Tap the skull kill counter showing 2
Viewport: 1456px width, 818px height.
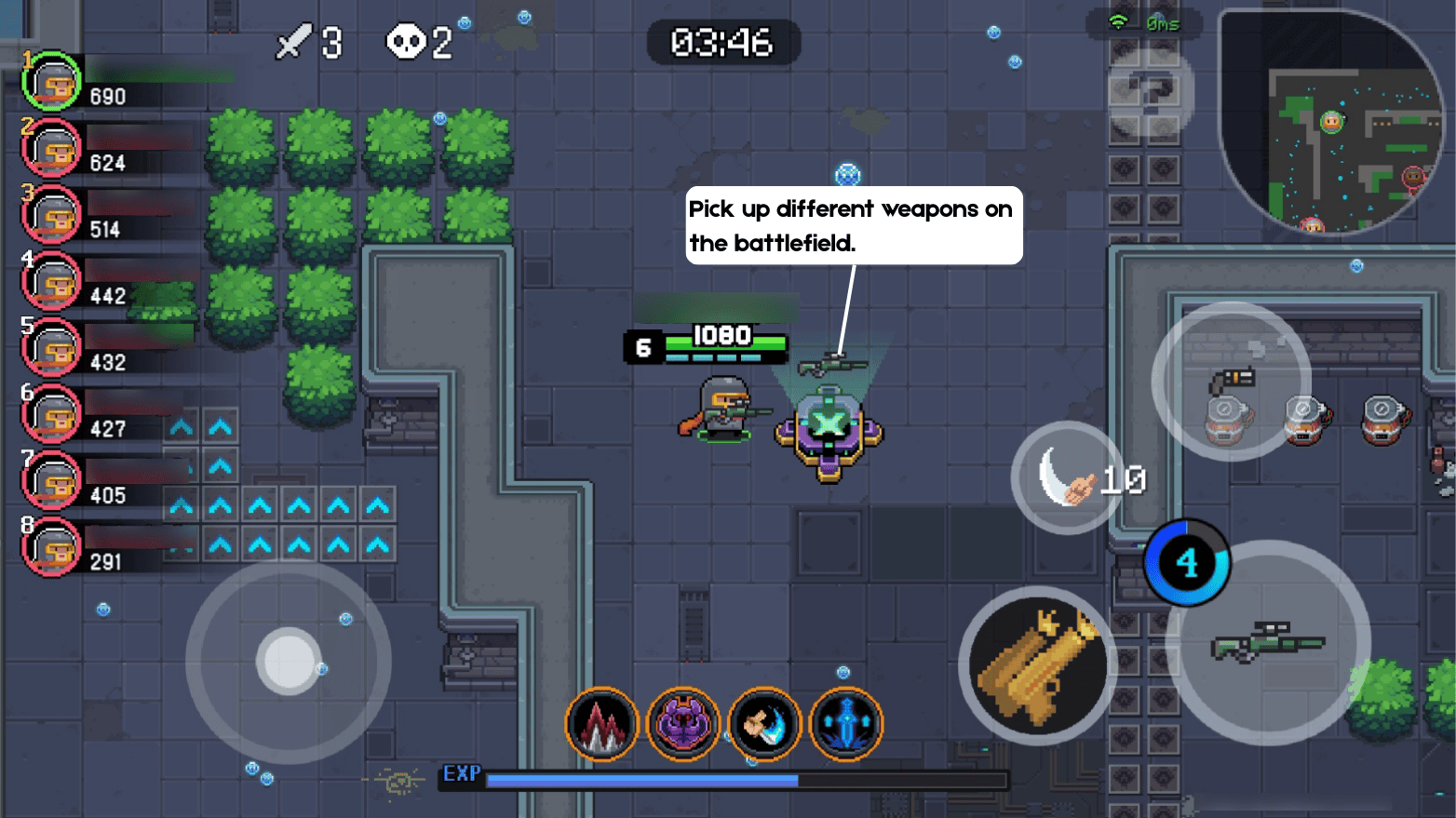coord(417,41)
